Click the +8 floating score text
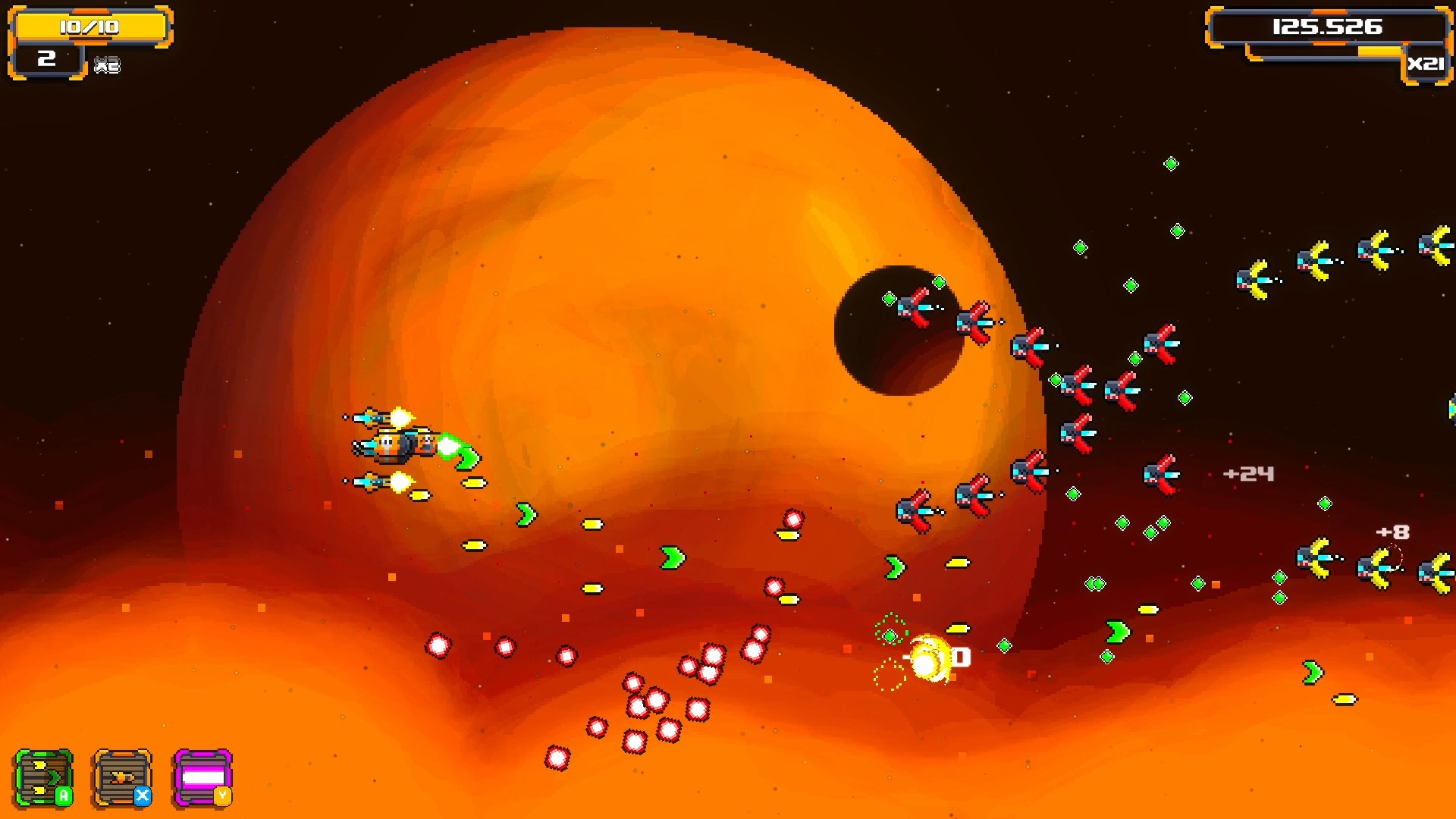 tap(1392, 533)
